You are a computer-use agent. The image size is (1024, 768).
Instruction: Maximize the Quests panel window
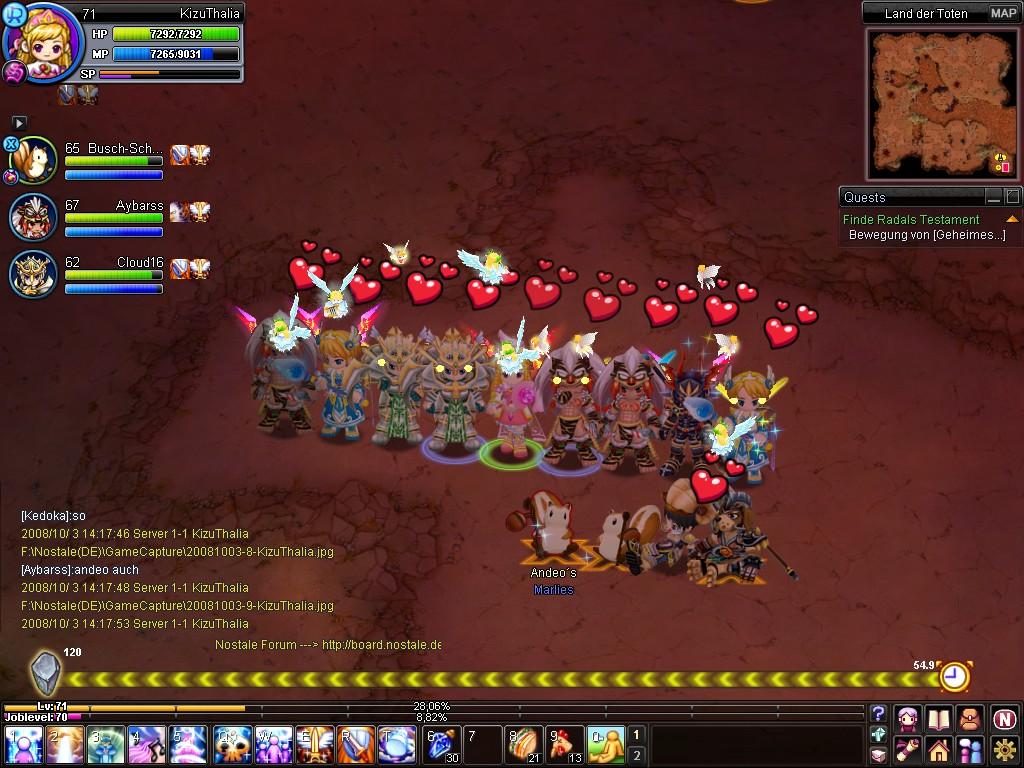(x=1012, y=197)
